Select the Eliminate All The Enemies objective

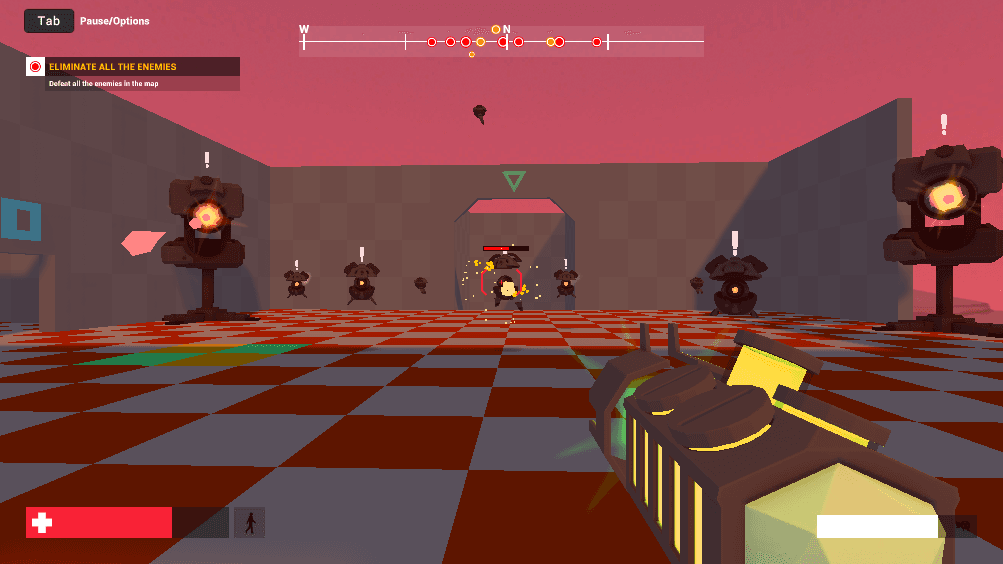point(112,67)
